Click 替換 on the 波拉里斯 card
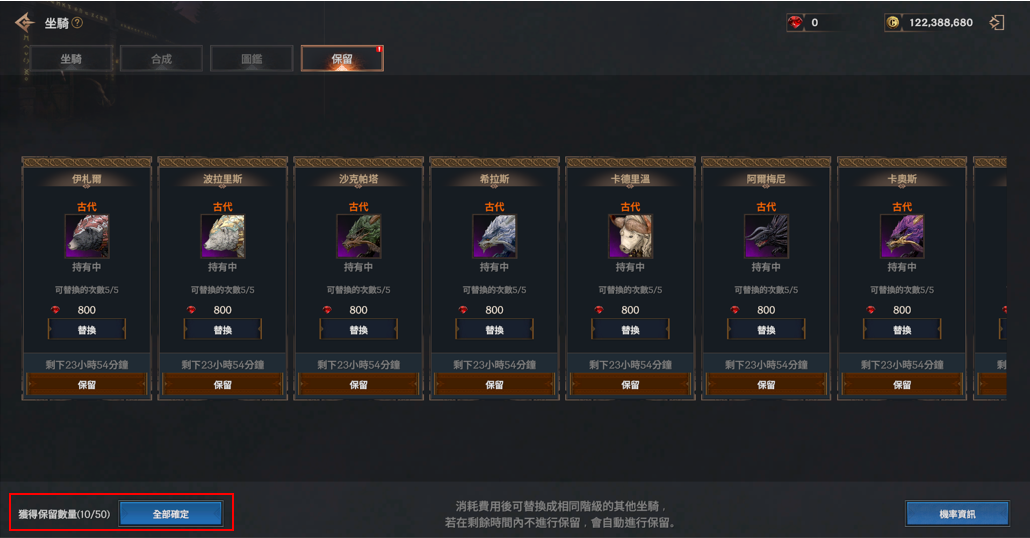Image resolution: width=1030 pixels, height=538 pixels. coord(222,330)
